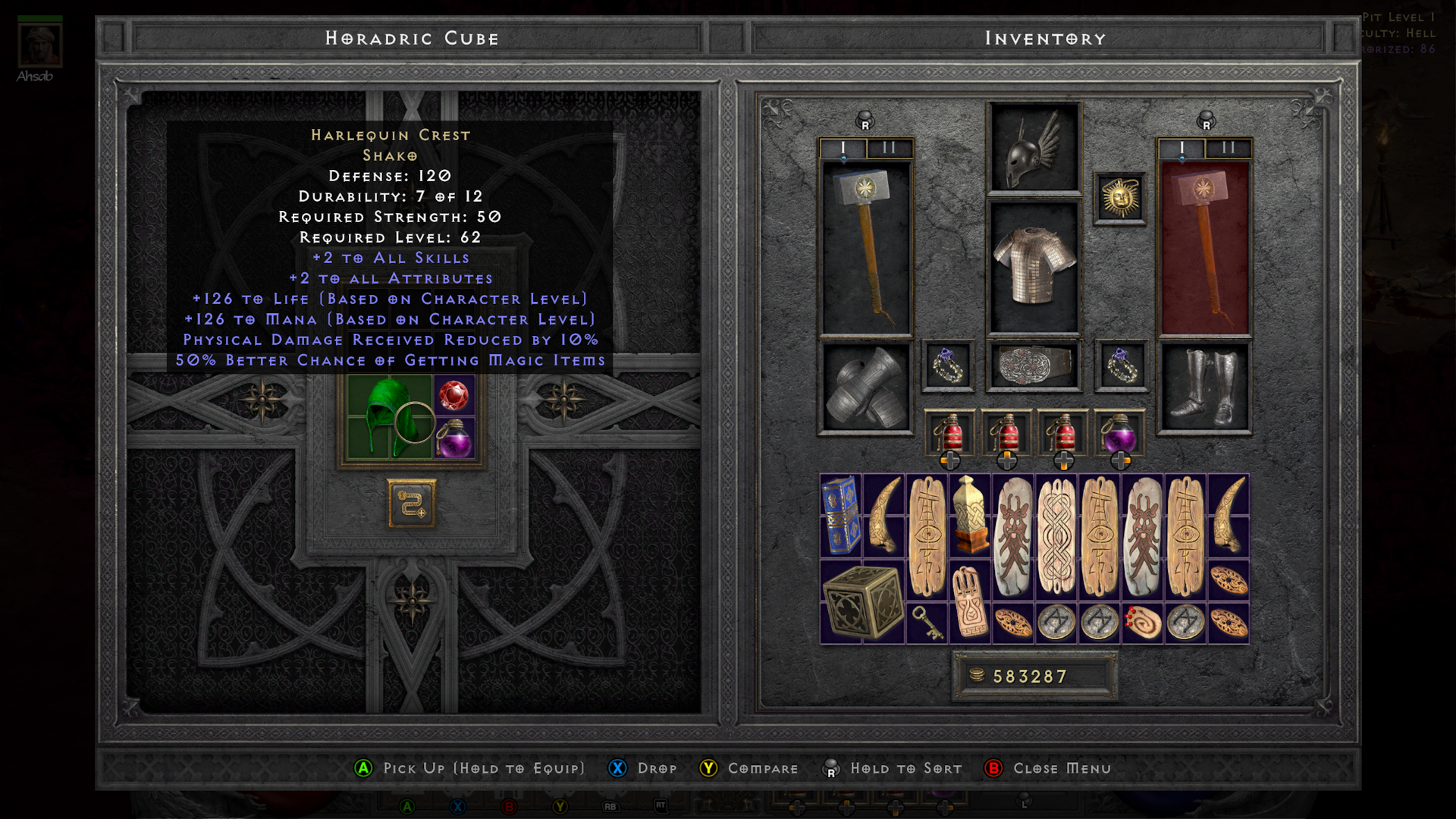1456x819 pixels.
Task: Pick up the blue tome in inventory
Action: click(841, 516)
